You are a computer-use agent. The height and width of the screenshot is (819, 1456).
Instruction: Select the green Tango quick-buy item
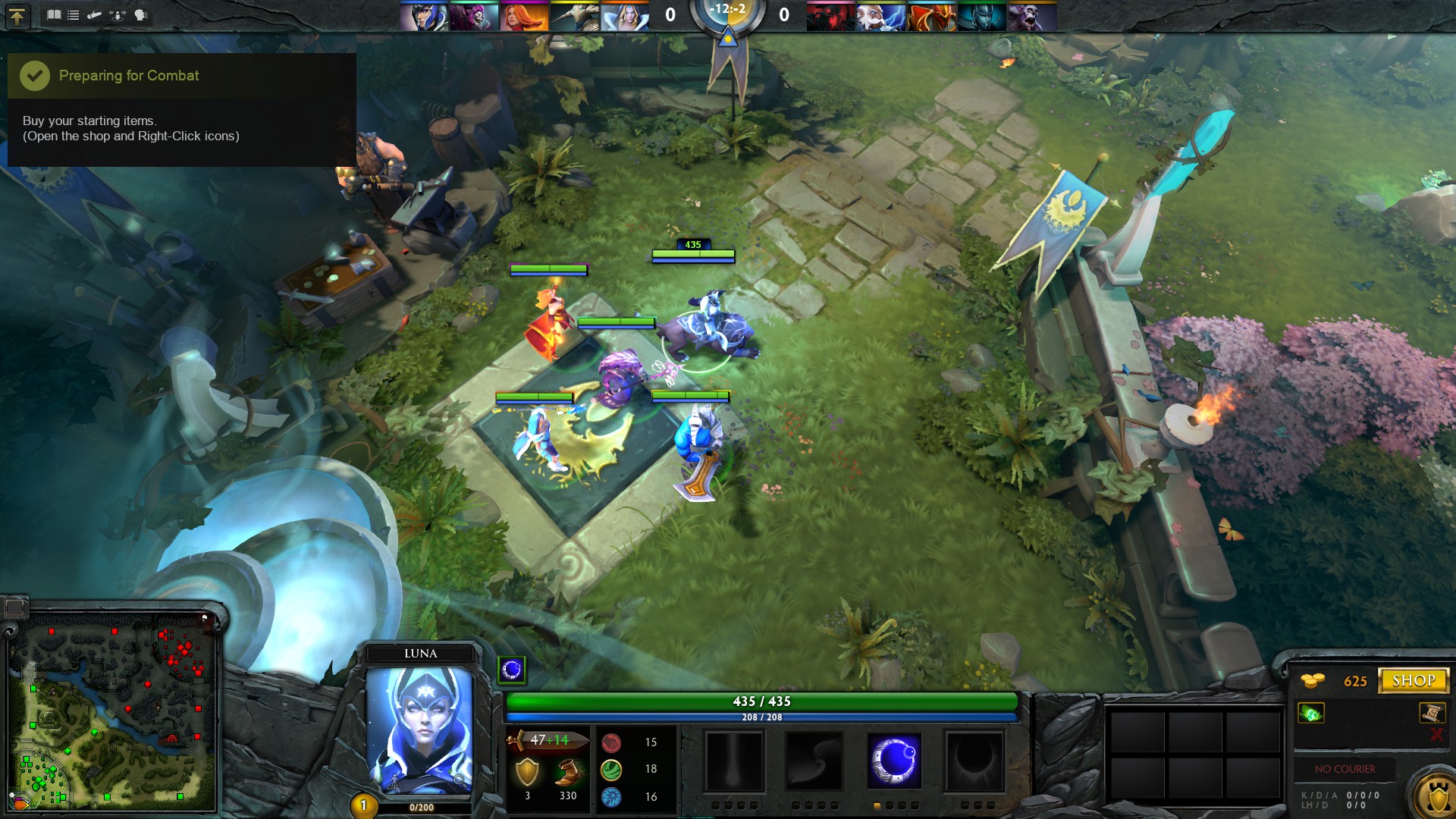(1311, 713)
